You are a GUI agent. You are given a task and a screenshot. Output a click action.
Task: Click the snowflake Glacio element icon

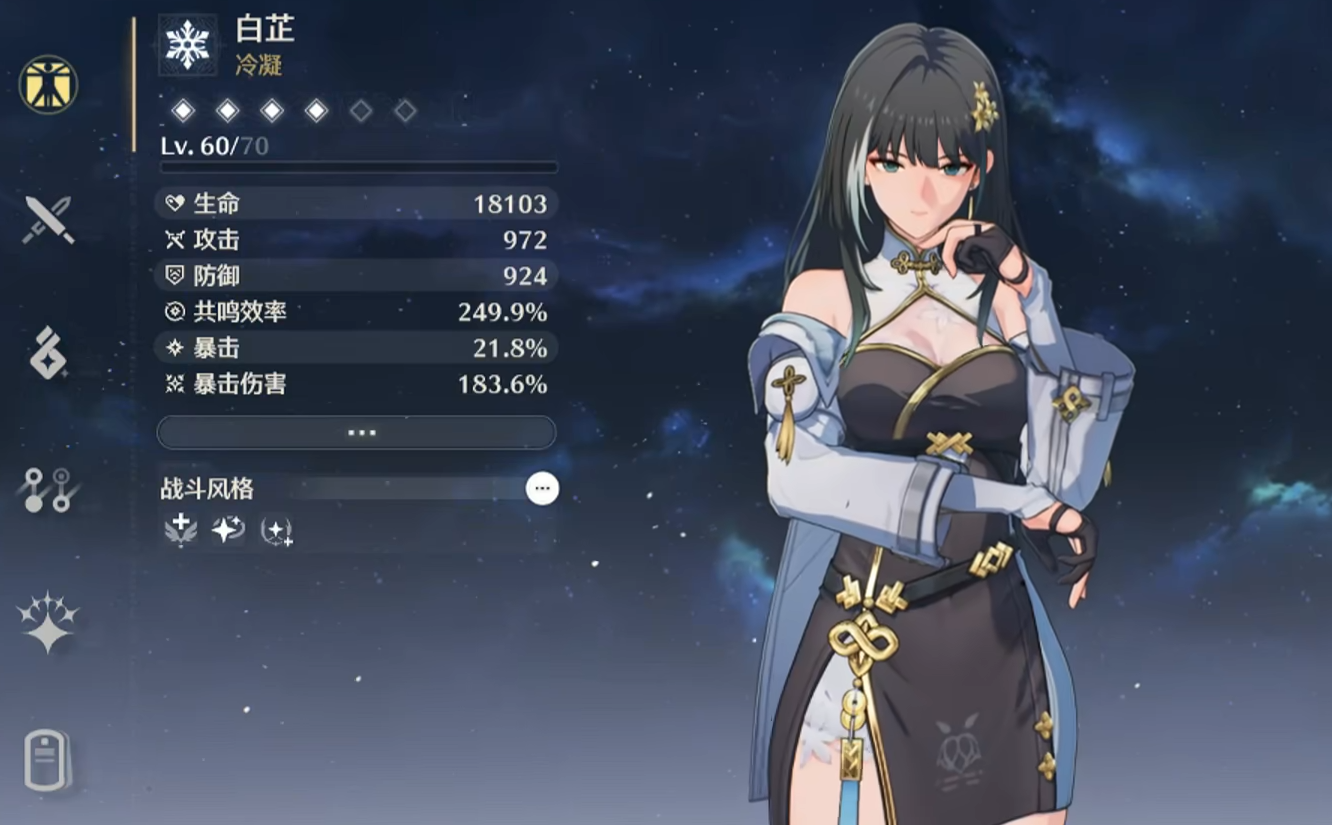[187, 45]
